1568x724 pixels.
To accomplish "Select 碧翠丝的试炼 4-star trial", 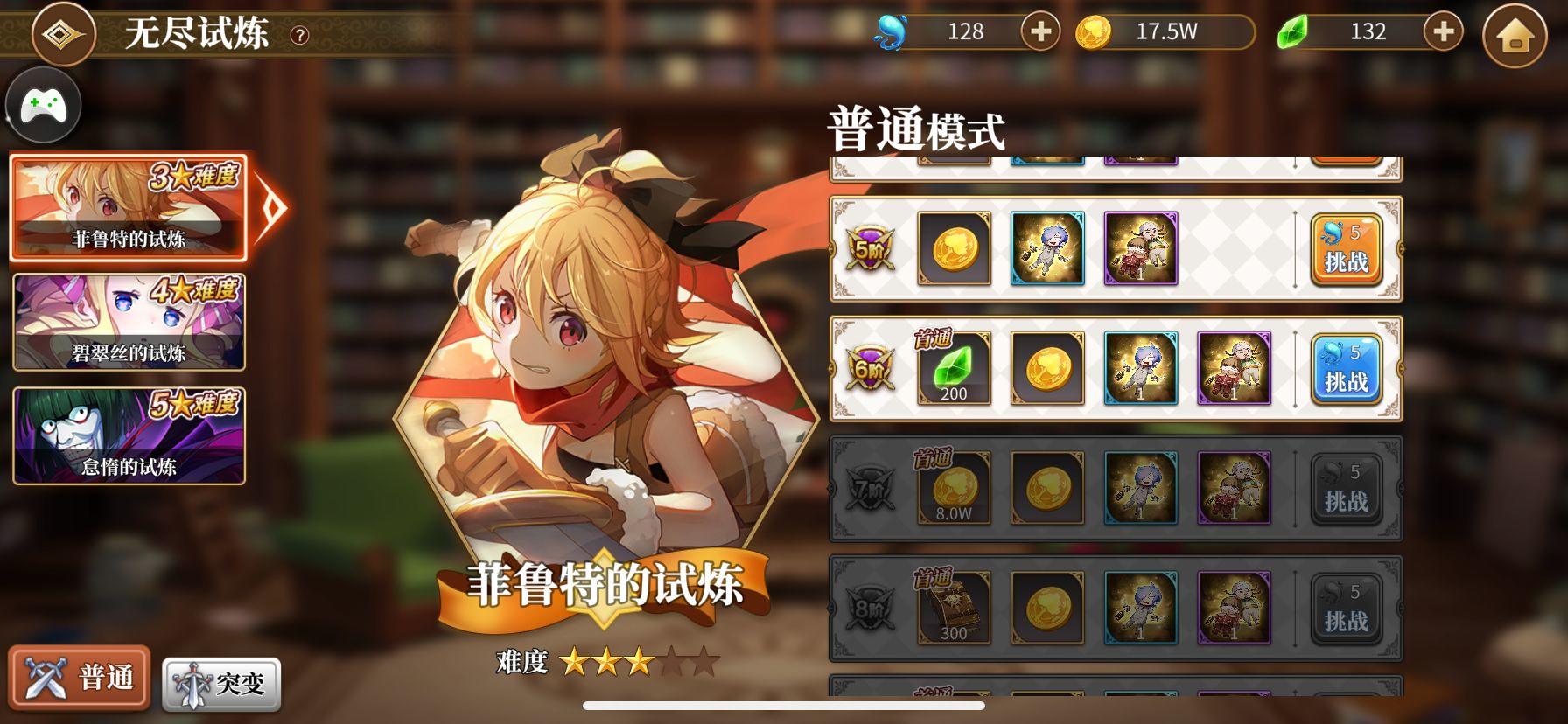I will (x=129, y=321).
